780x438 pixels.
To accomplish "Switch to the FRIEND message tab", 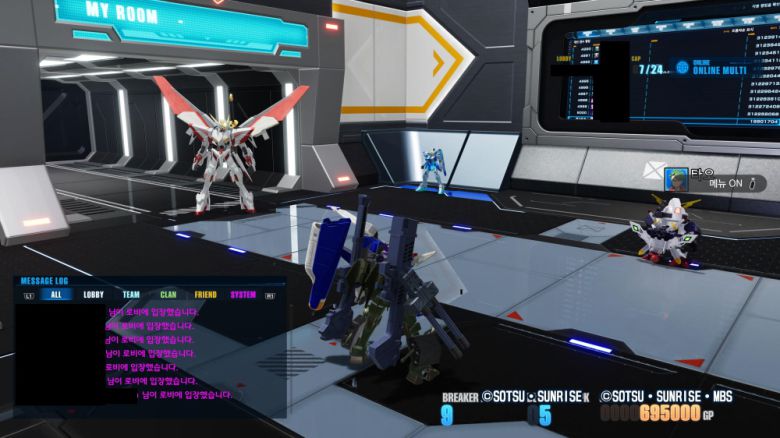I will (x=205, y=295).
